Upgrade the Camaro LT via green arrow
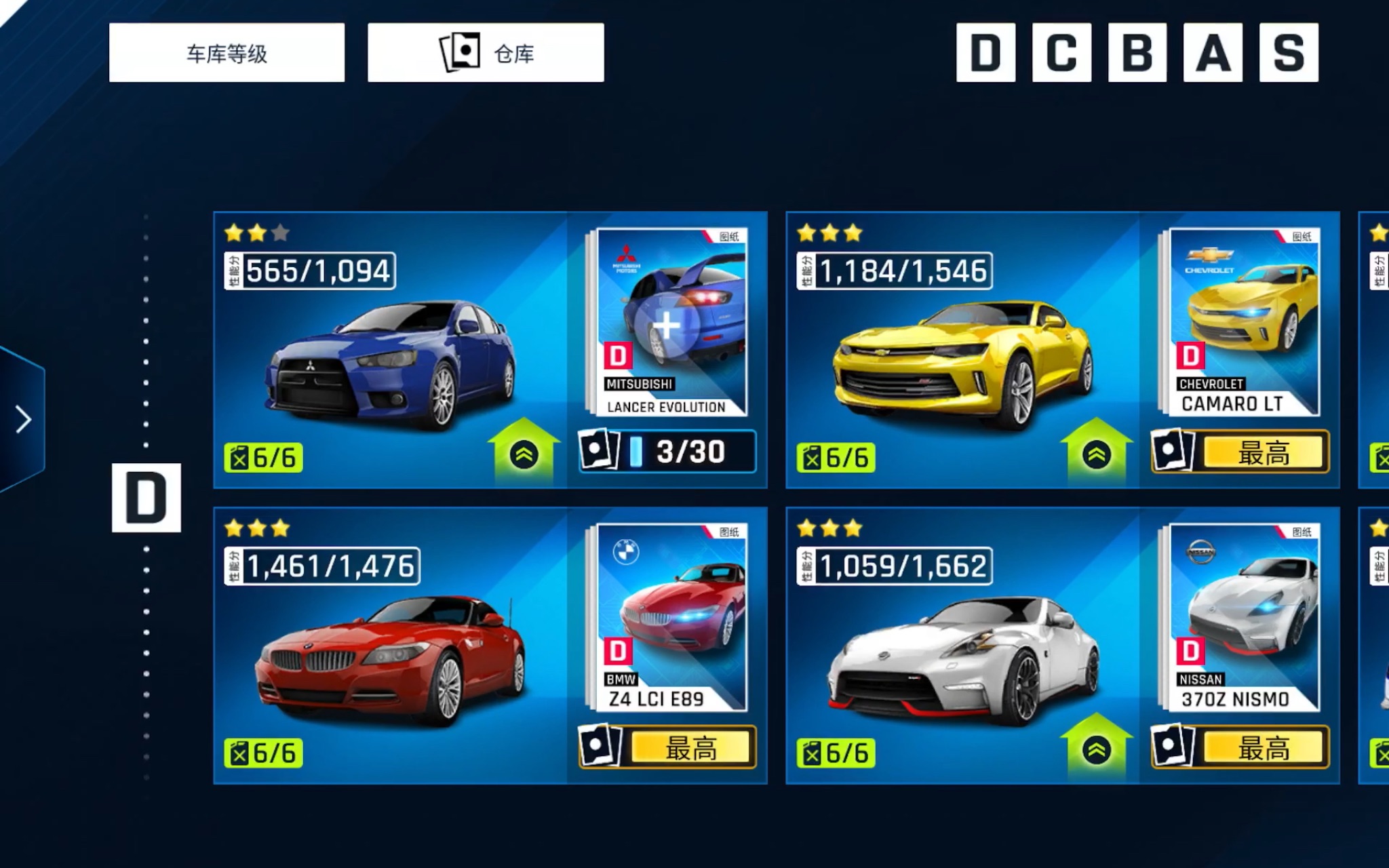1389x868 pixels. [x=1096, y=453]
